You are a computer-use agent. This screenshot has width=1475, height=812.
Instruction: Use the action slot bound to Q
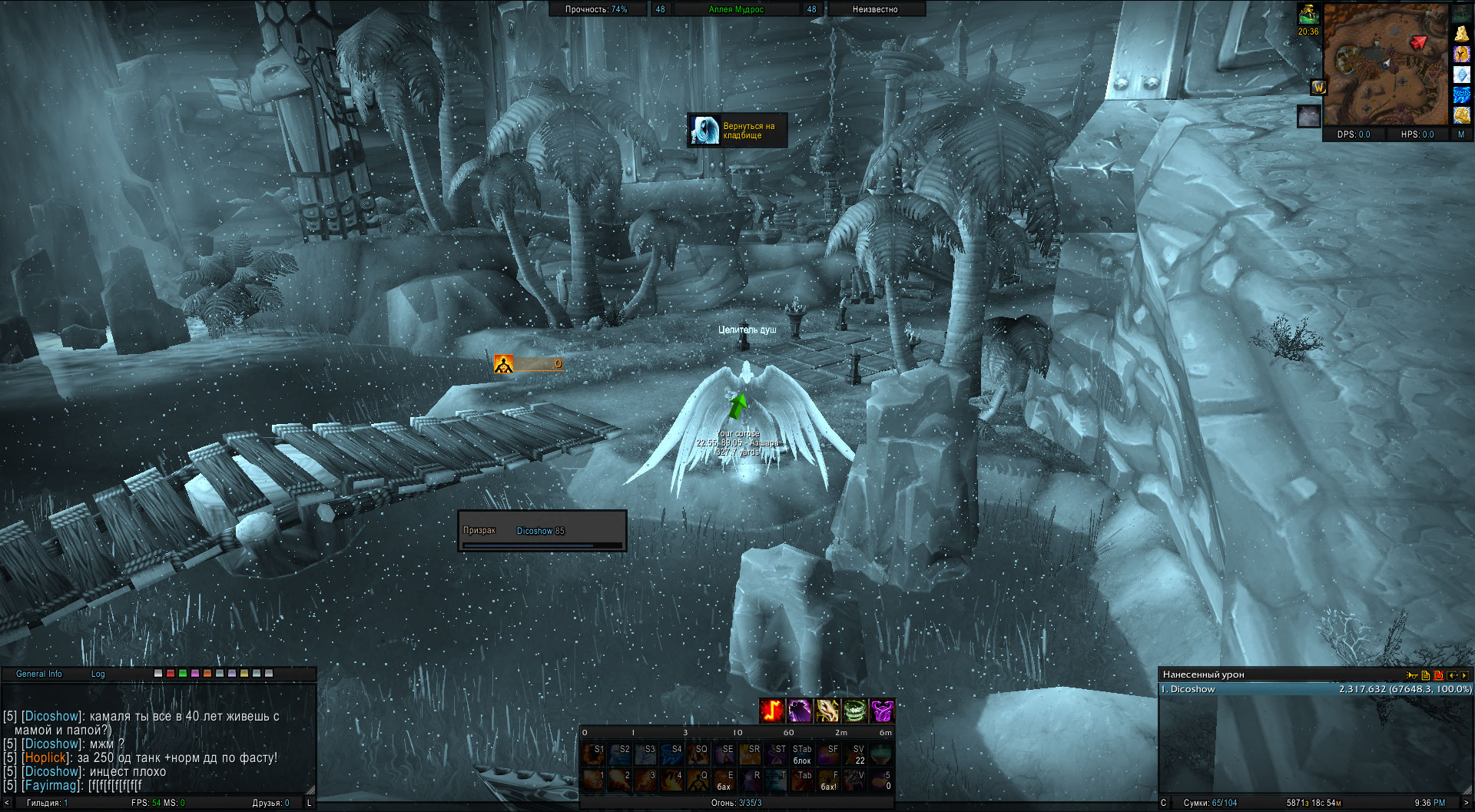click(698, 780)
